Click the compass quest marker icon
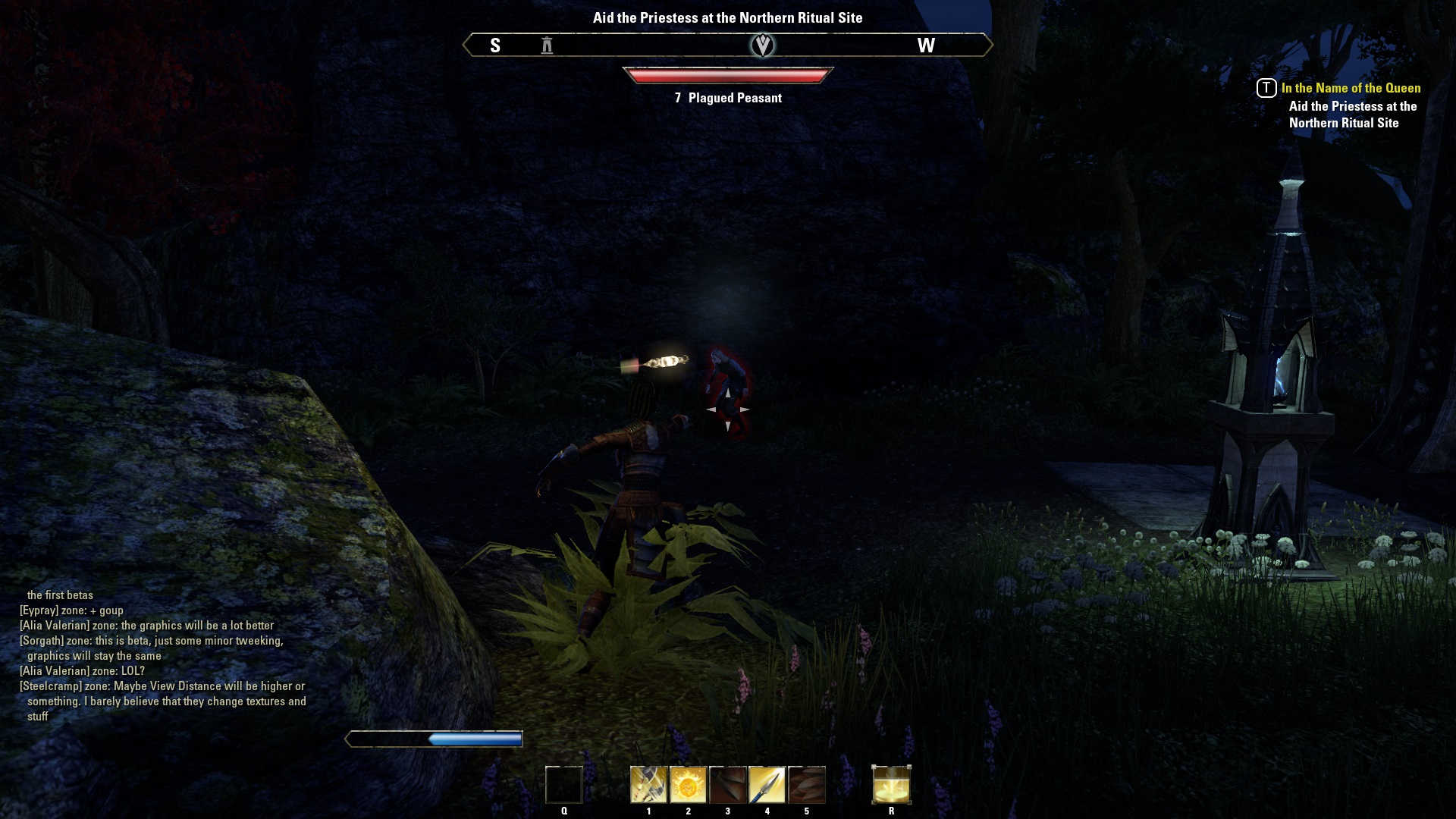 click(x=762, y=45)
